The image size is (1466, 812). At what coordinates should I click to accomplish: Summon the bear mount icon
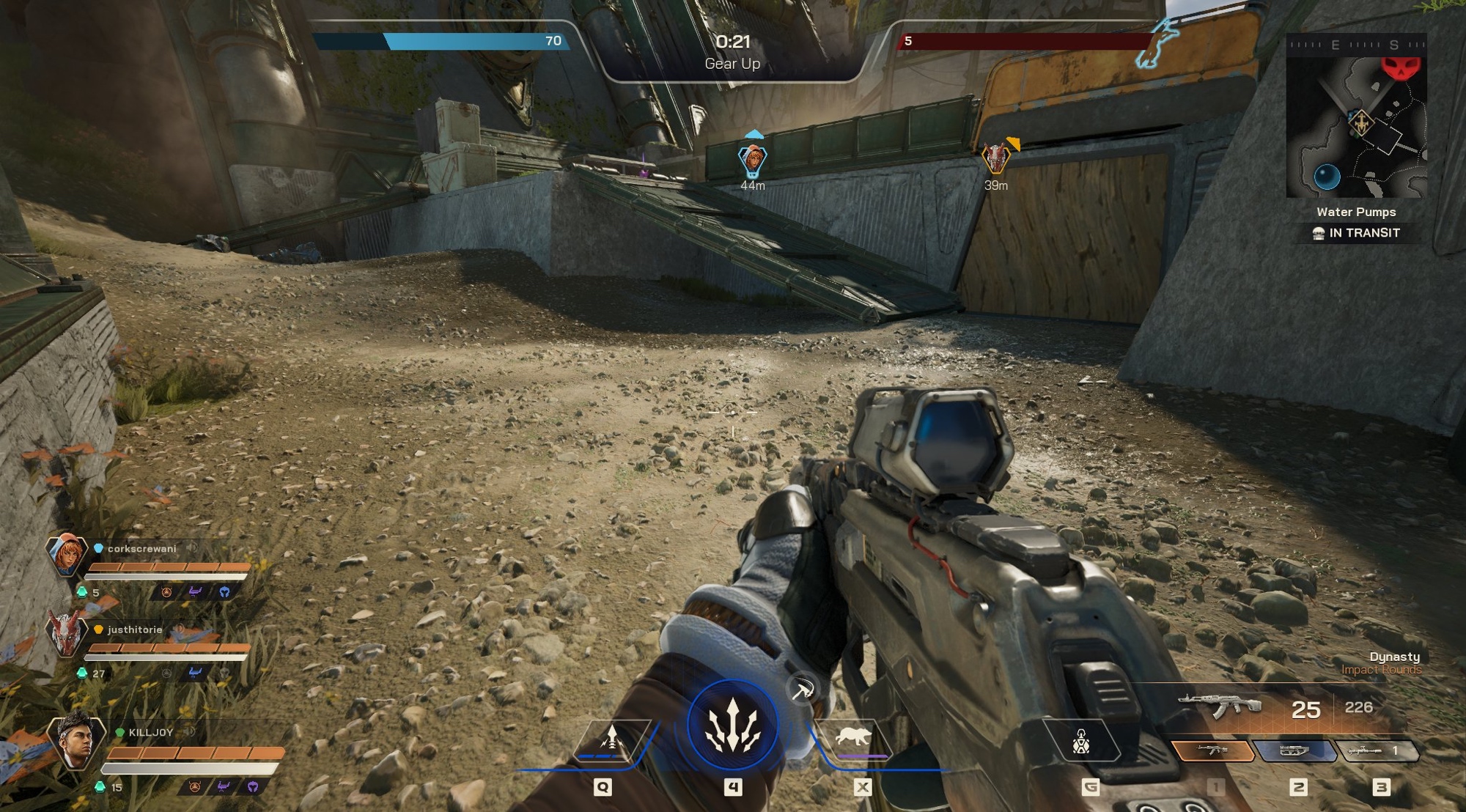point(854,737)
